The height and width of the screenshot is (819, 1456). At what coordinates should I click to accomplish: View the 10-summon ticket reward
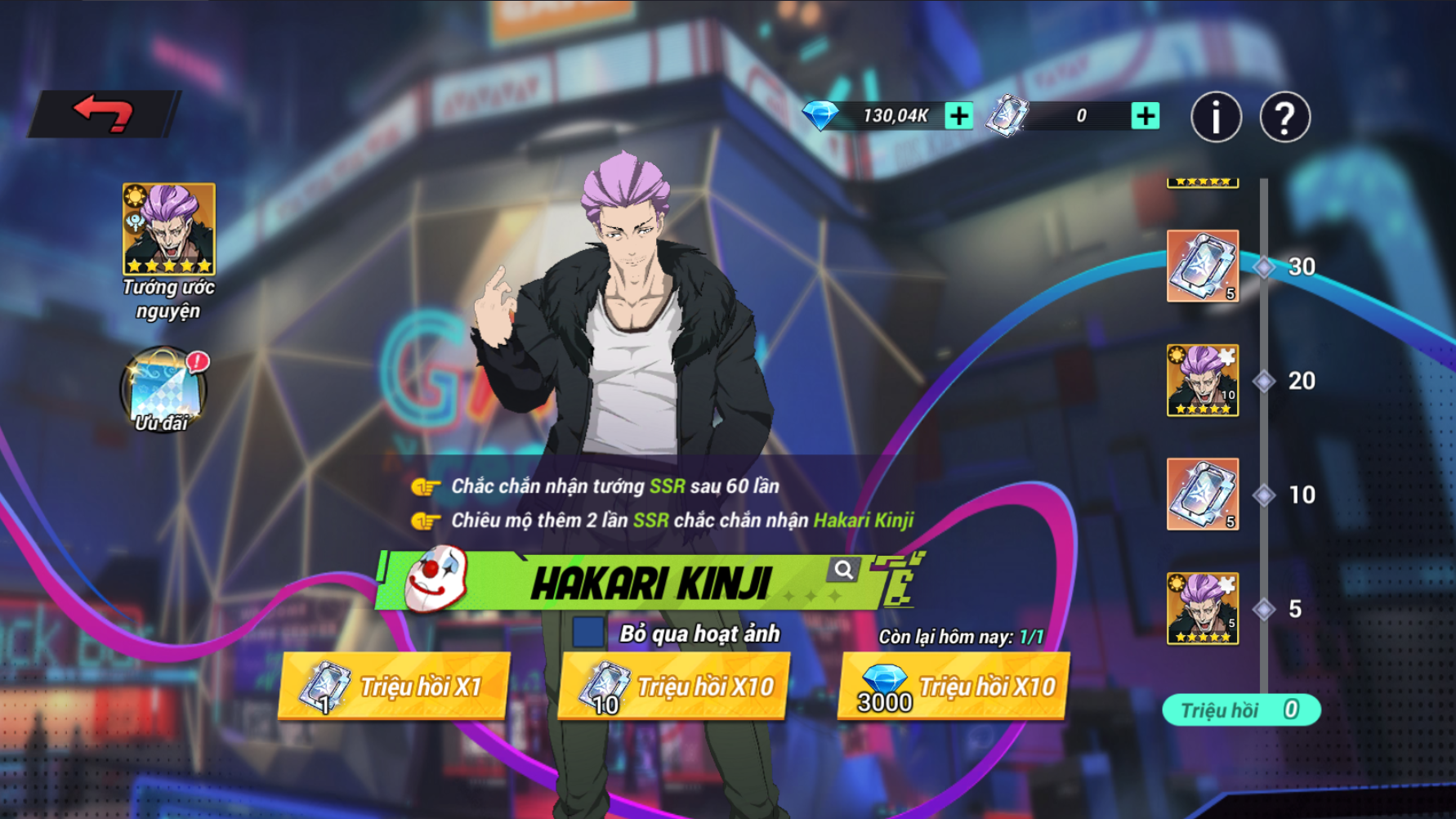click(1202, 495)
